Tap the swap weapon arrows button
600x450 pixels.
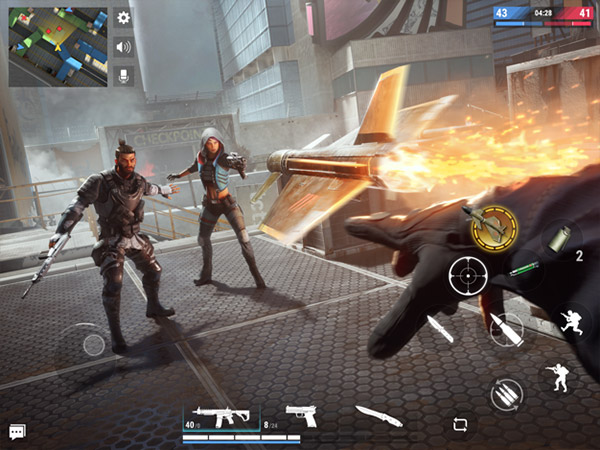459,423
